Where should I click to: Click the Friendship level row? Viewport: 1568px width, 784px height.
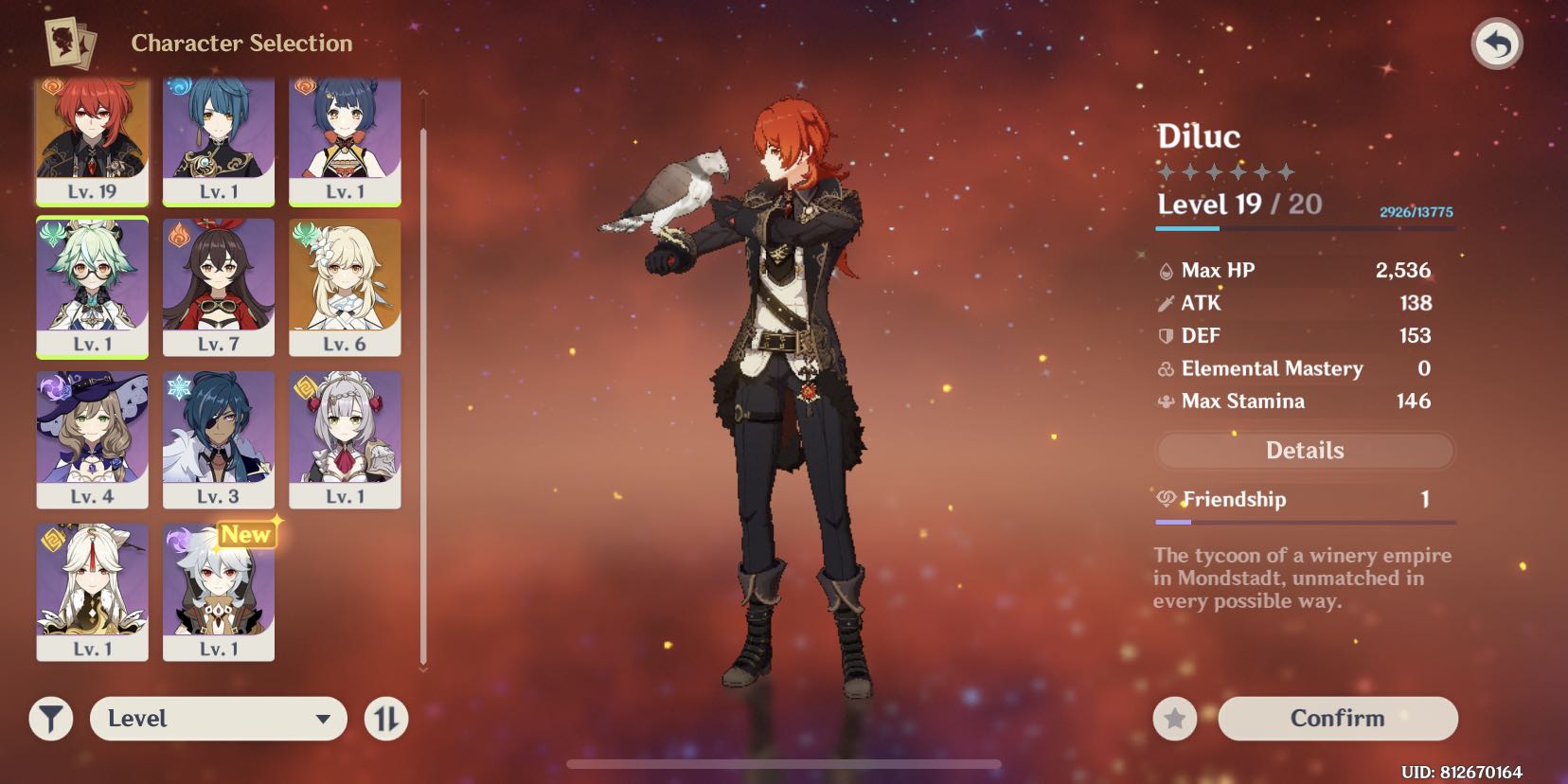[x=1304, y=500]
